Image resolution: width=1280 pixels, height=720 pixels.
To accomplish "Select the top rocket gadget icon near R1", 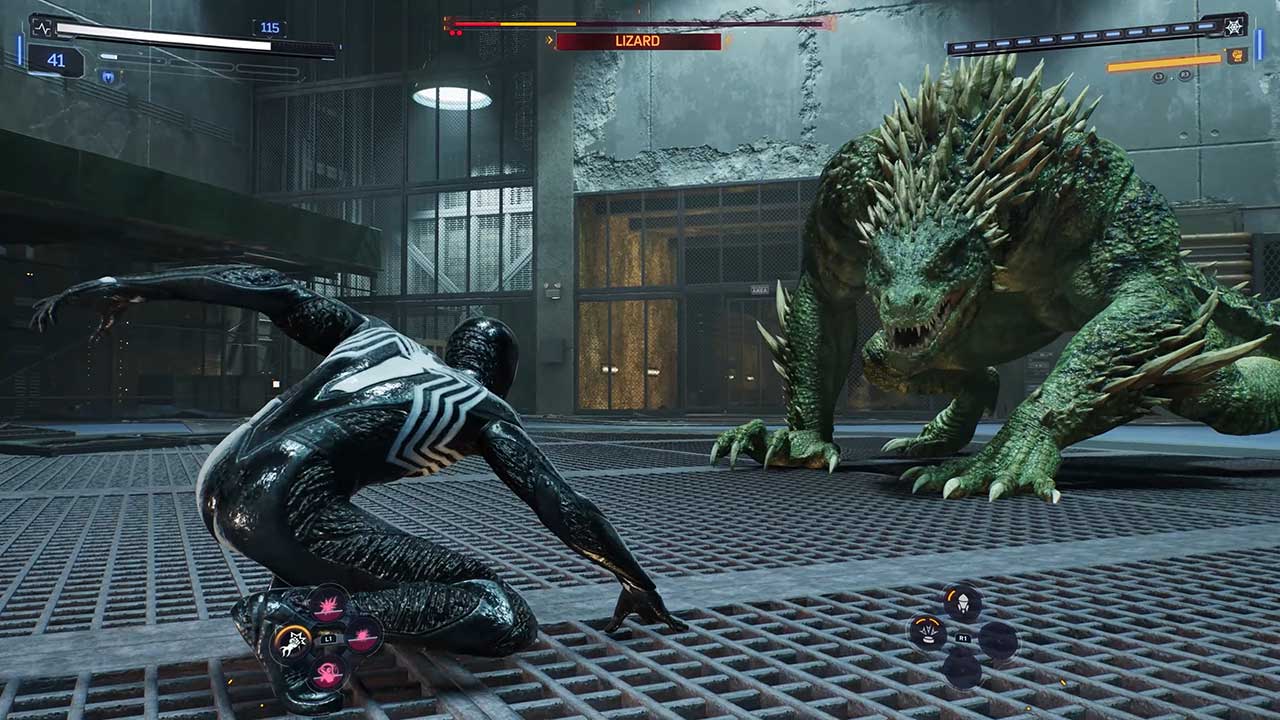I will (963, 601).
